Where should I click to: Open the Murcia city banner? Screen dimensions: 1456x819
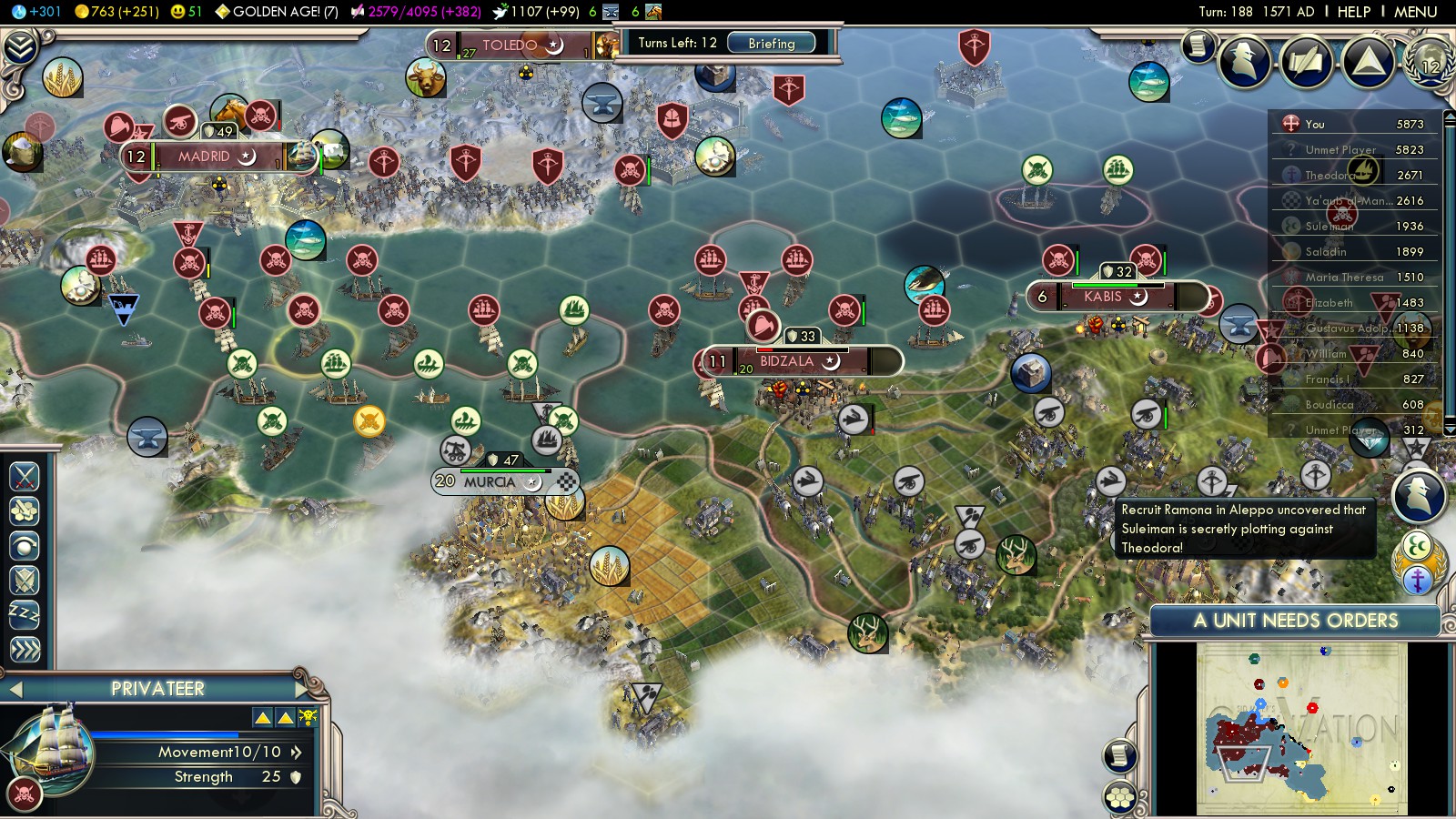tap(490, 481)
